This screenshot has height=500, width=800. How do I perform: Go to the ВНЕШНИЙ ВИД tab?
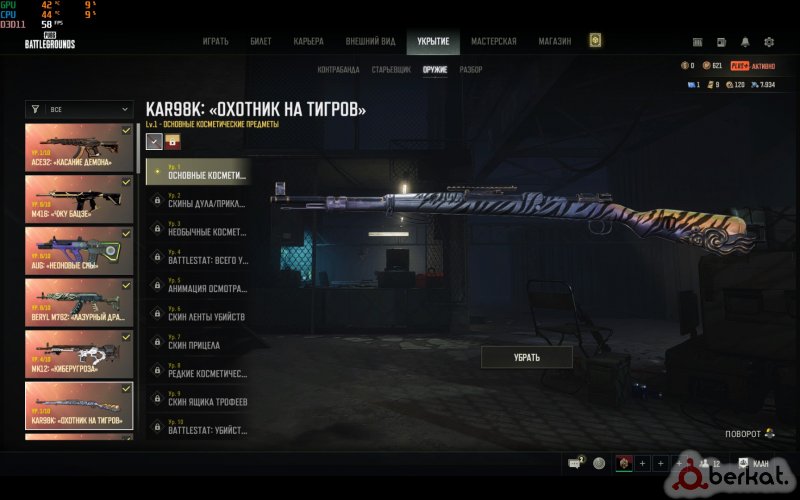371,42
